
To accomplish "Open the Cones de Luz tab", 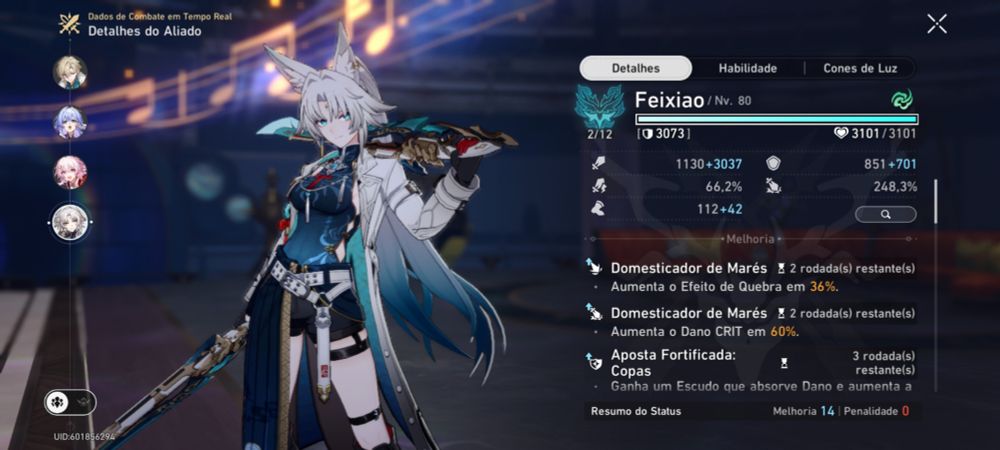I will pyautogui.click(x=867, y=68).
